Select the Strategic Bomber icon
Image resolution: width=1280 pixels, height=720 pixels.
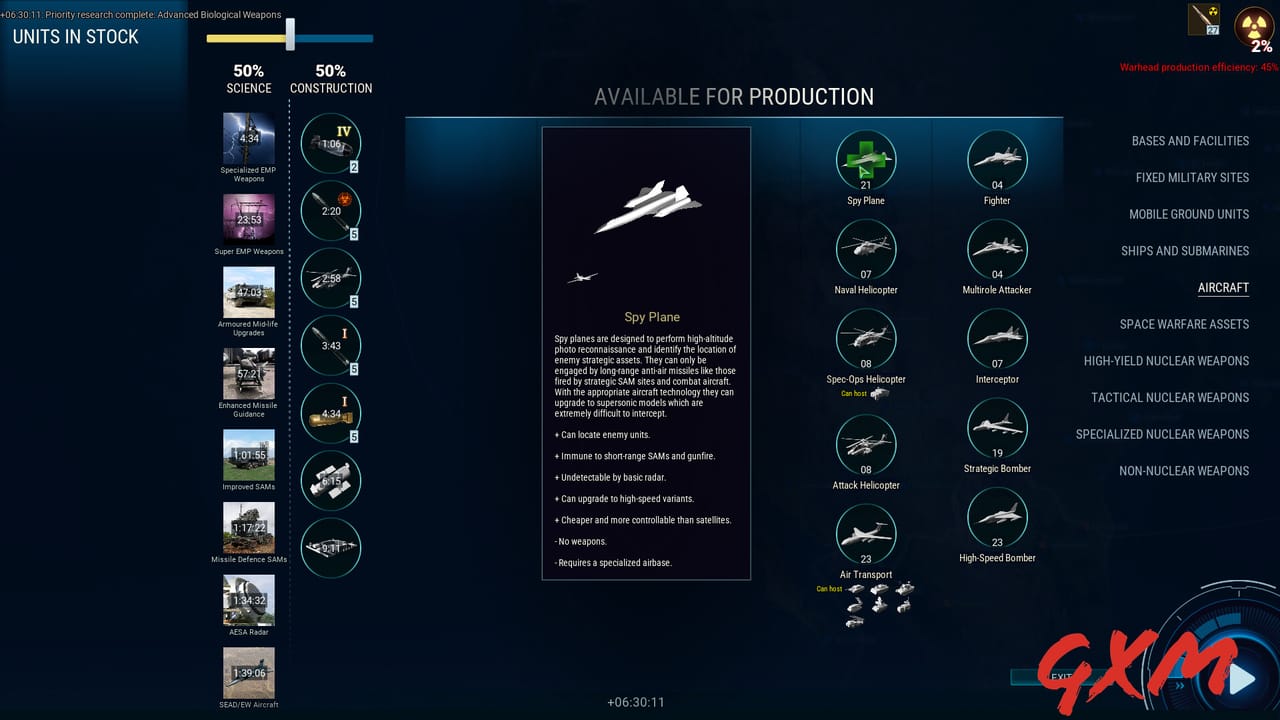[997, 428]
